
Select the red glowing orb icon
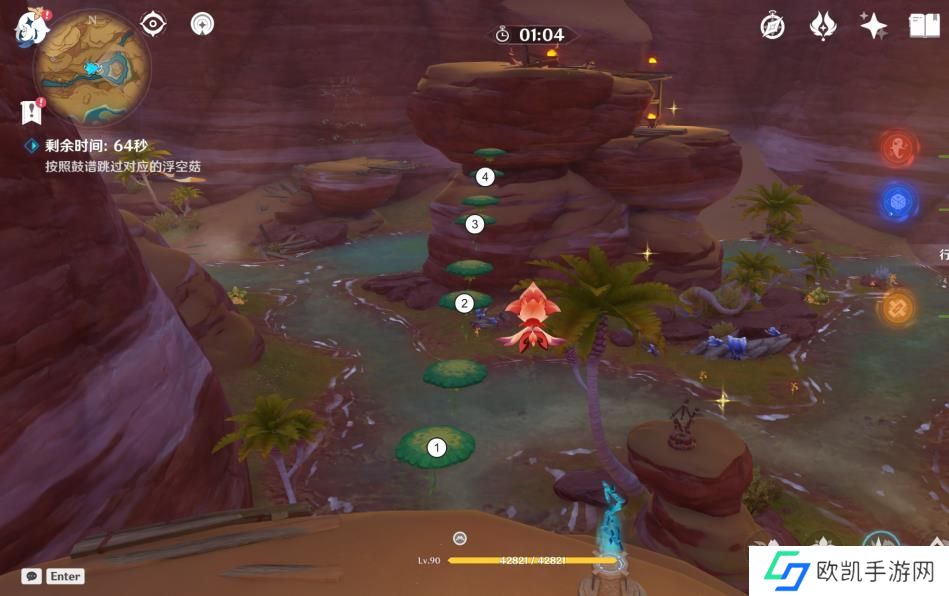coord(899,148)
